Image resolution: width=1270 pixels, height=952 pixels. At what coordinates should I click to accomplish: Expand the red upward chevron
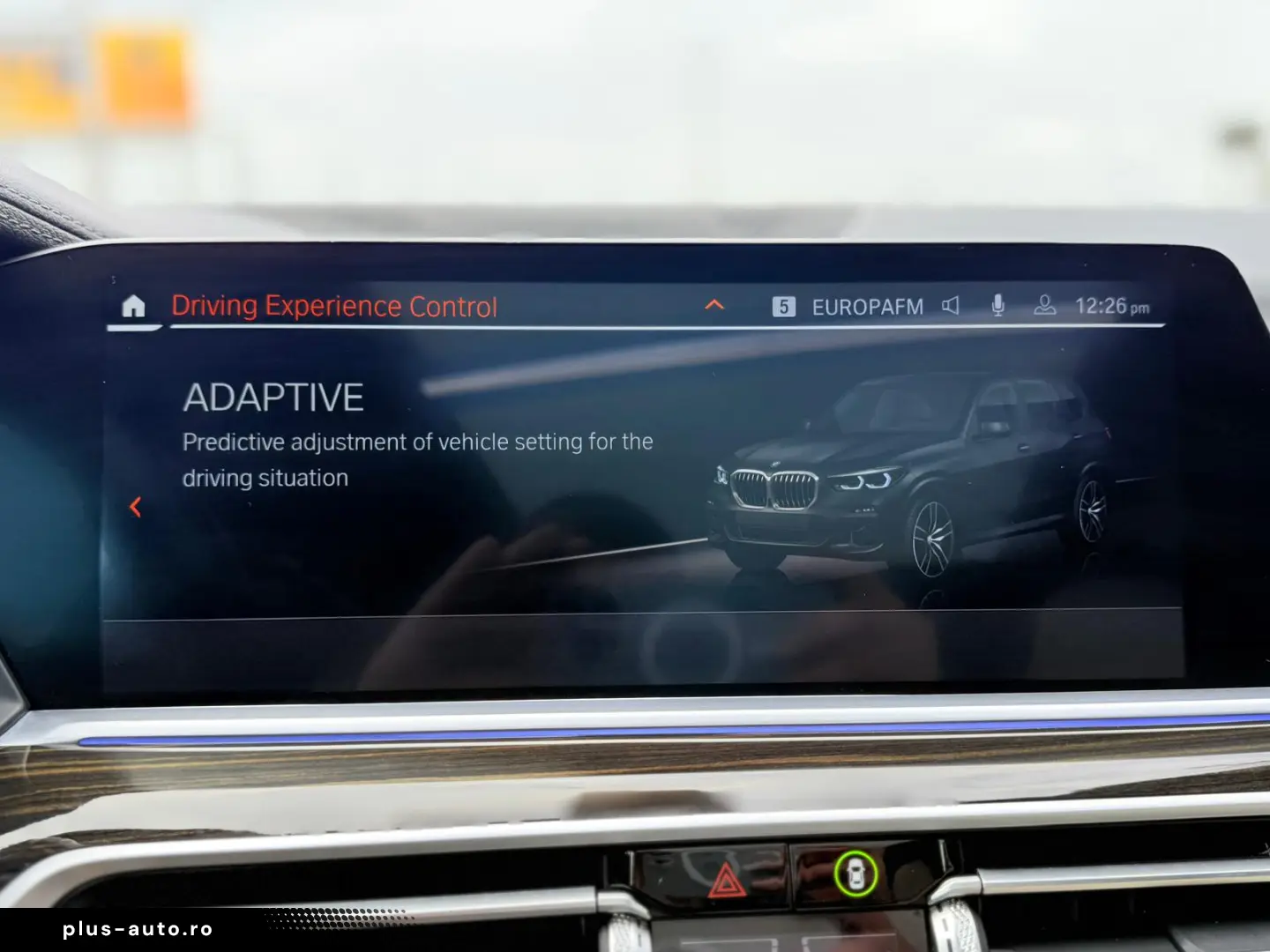(x=714, y=305)
